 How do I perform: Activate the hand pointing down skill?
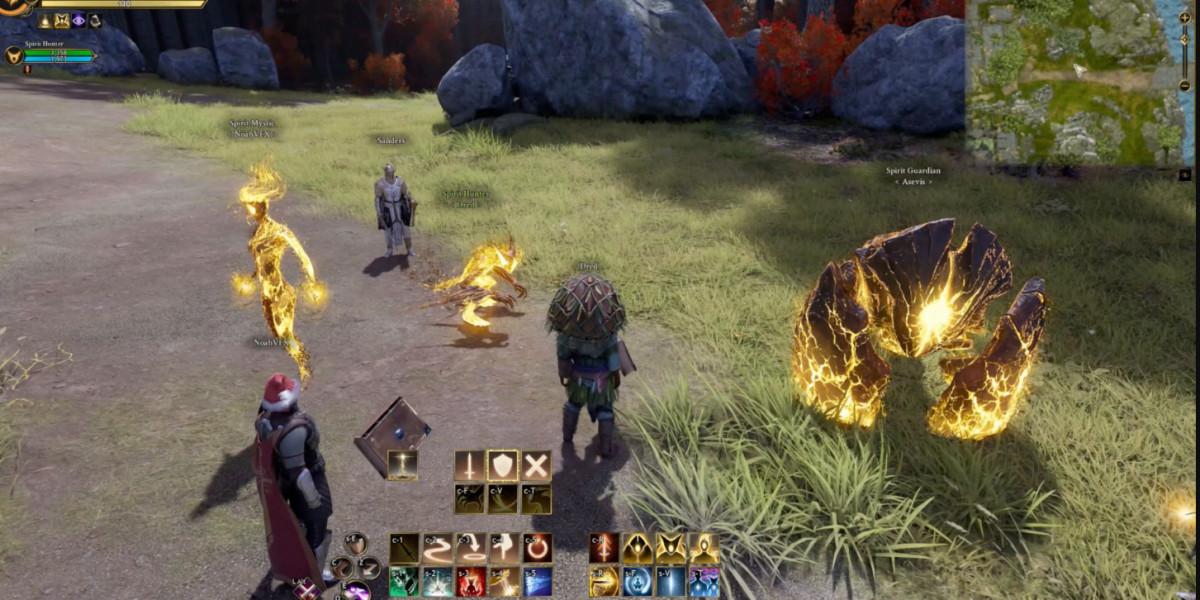coord(504,548)
